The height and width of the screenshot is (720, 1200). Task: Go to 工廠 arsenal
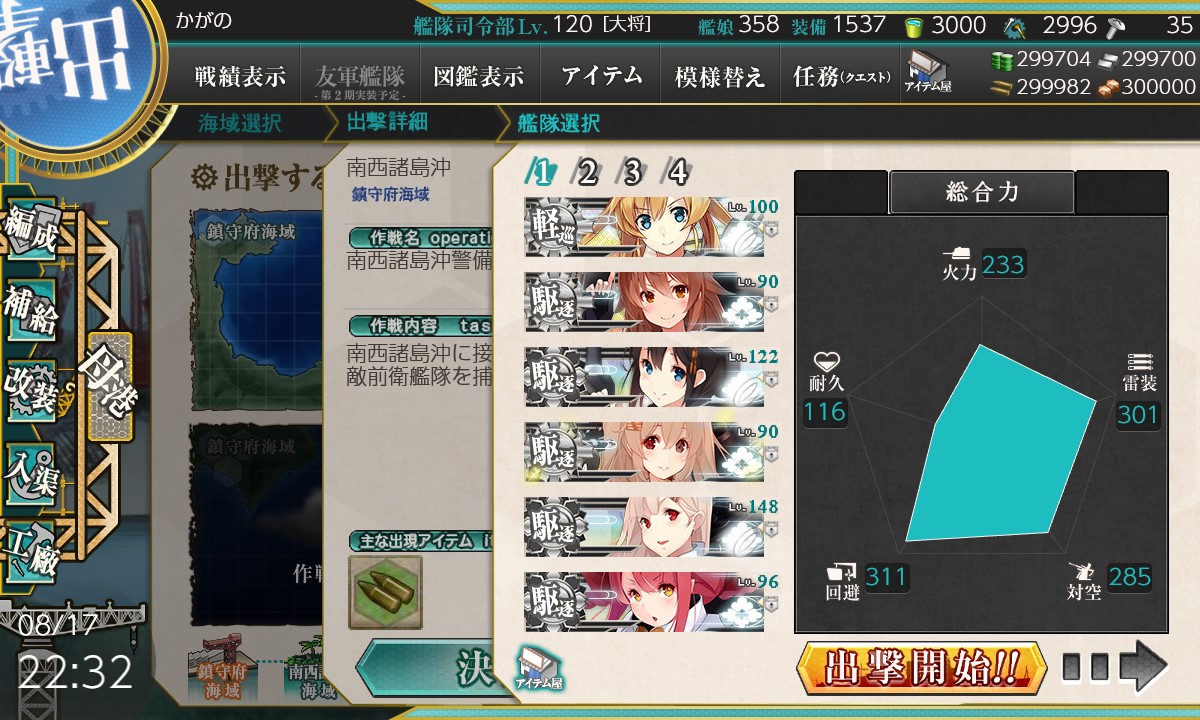(x=32, y=548)
